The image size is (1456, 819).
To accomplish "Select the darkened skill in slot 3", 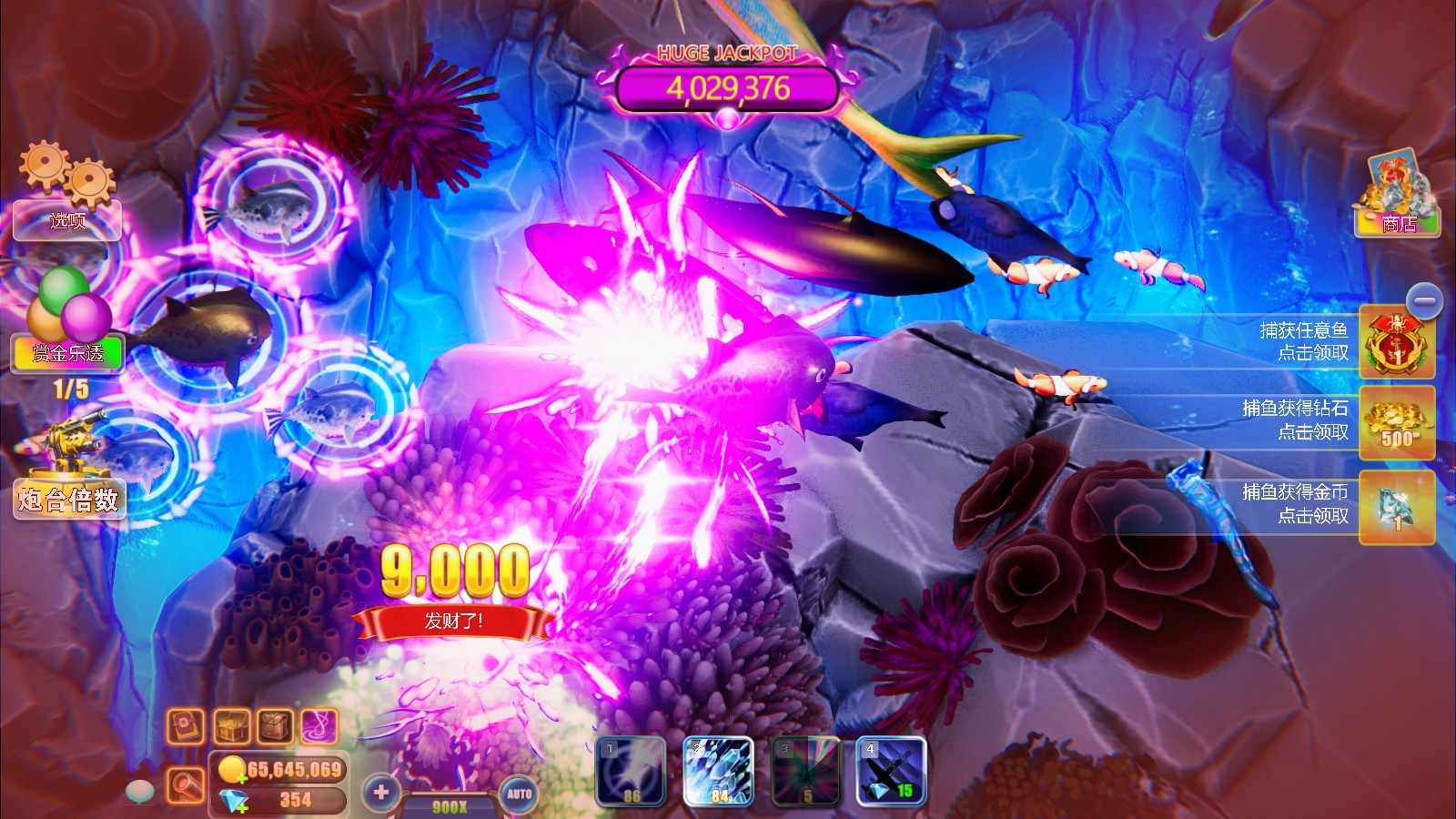I will tap(804, 772).
